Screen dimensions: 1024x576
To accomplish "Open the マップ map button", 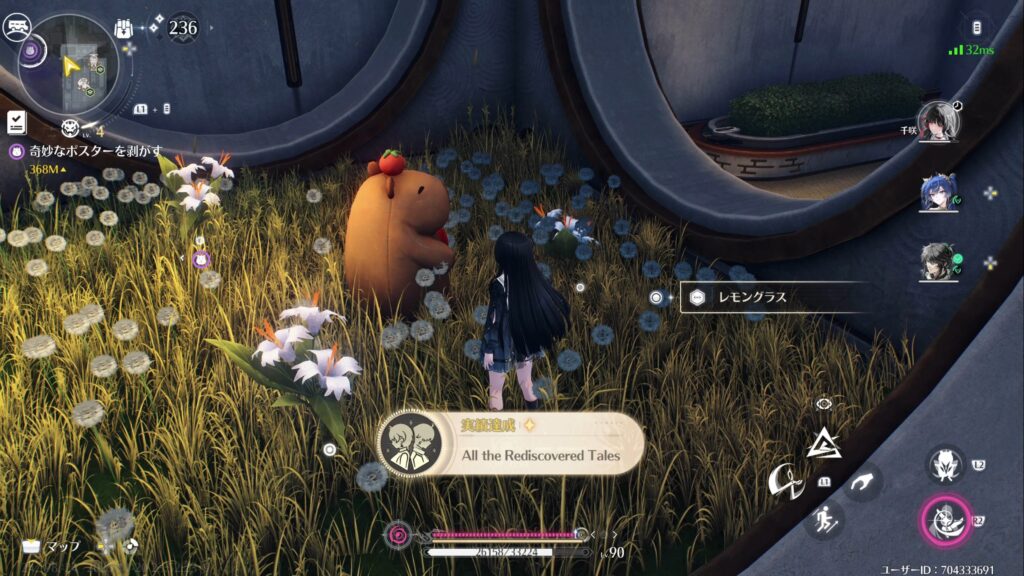I will tap(52, 546).
